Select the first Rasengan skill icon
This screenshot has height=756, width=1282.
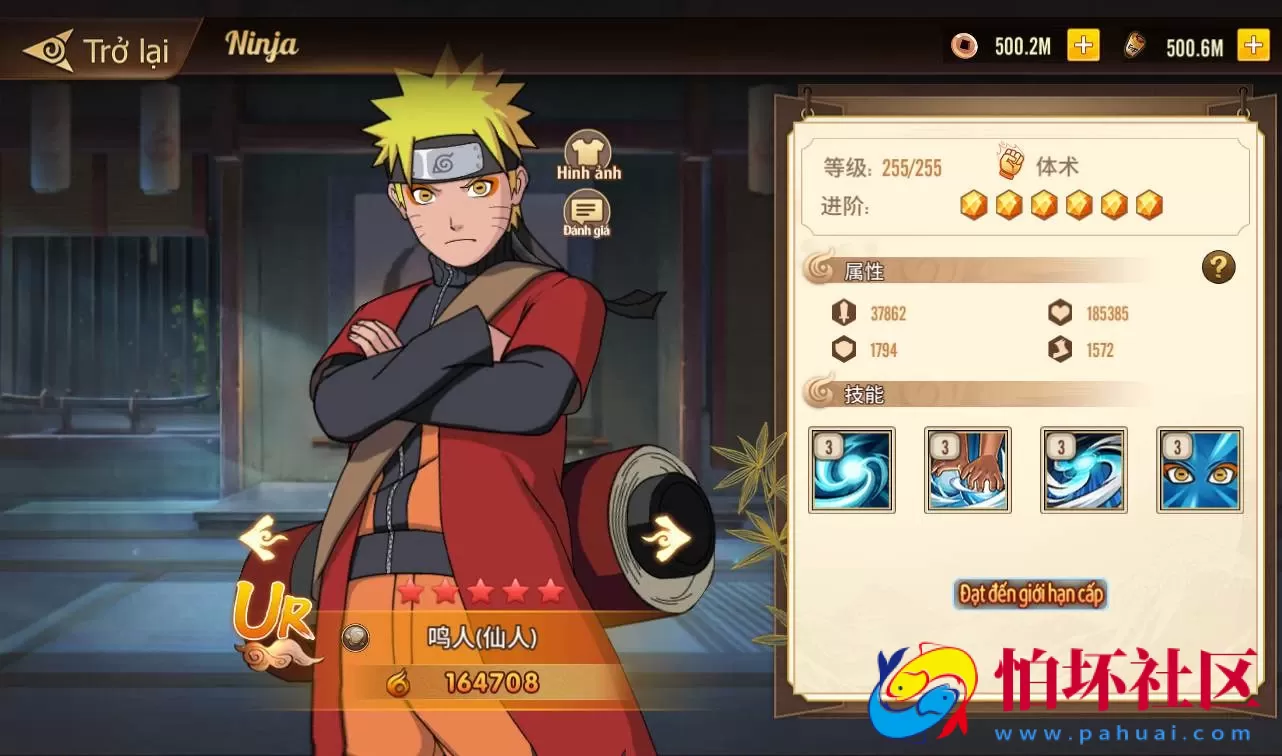[851, 469]
